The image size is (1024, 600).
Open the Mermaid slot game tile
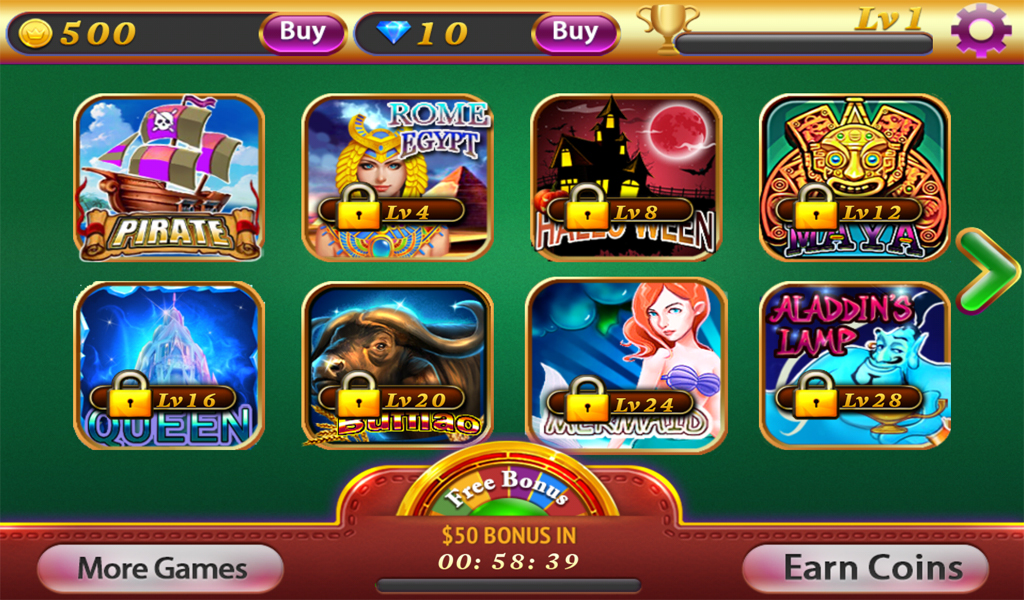[x=625, y=365]
